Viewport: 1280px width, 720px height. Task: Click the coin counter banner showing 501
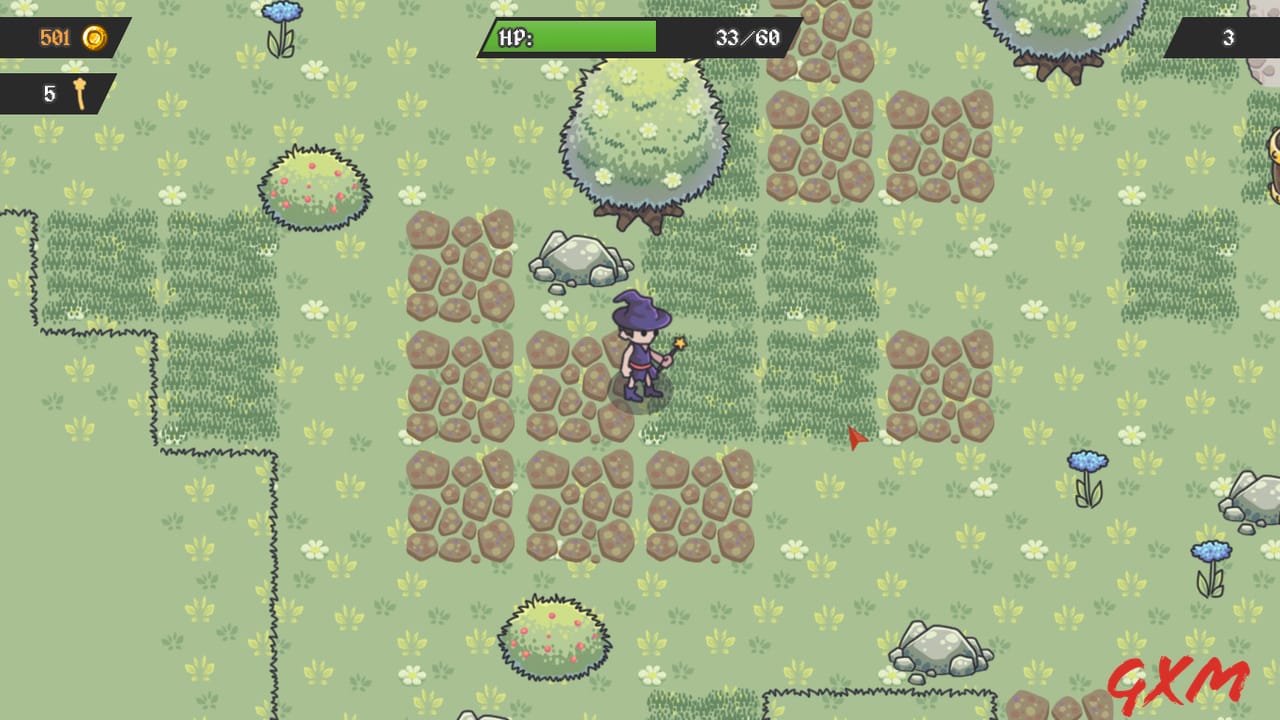point(60,38)
